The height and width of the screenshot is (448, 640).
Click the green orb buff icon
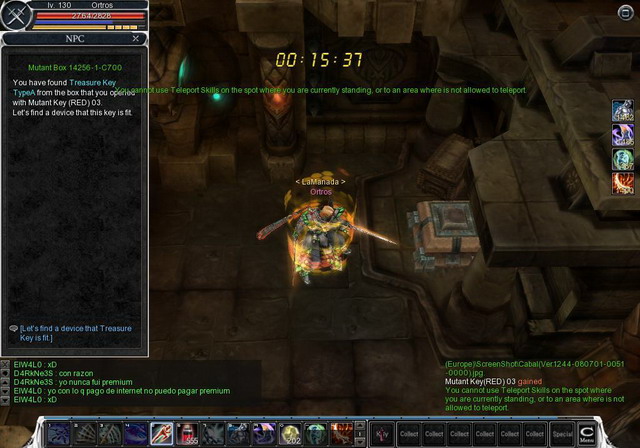click(622, 159)
